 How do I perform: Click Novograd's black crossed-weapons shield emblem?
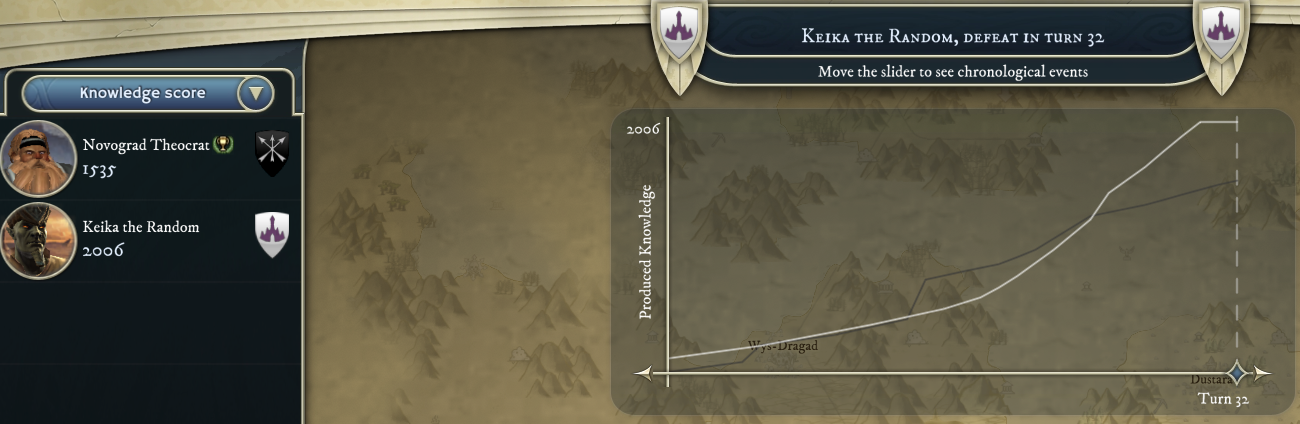pyautogui.click(x=272, y=153)
